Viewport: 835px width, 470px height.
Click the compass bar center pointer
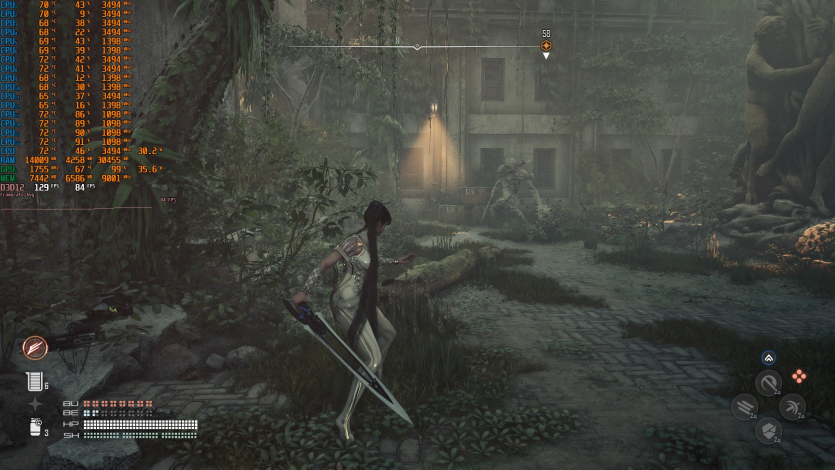[417, 47]
